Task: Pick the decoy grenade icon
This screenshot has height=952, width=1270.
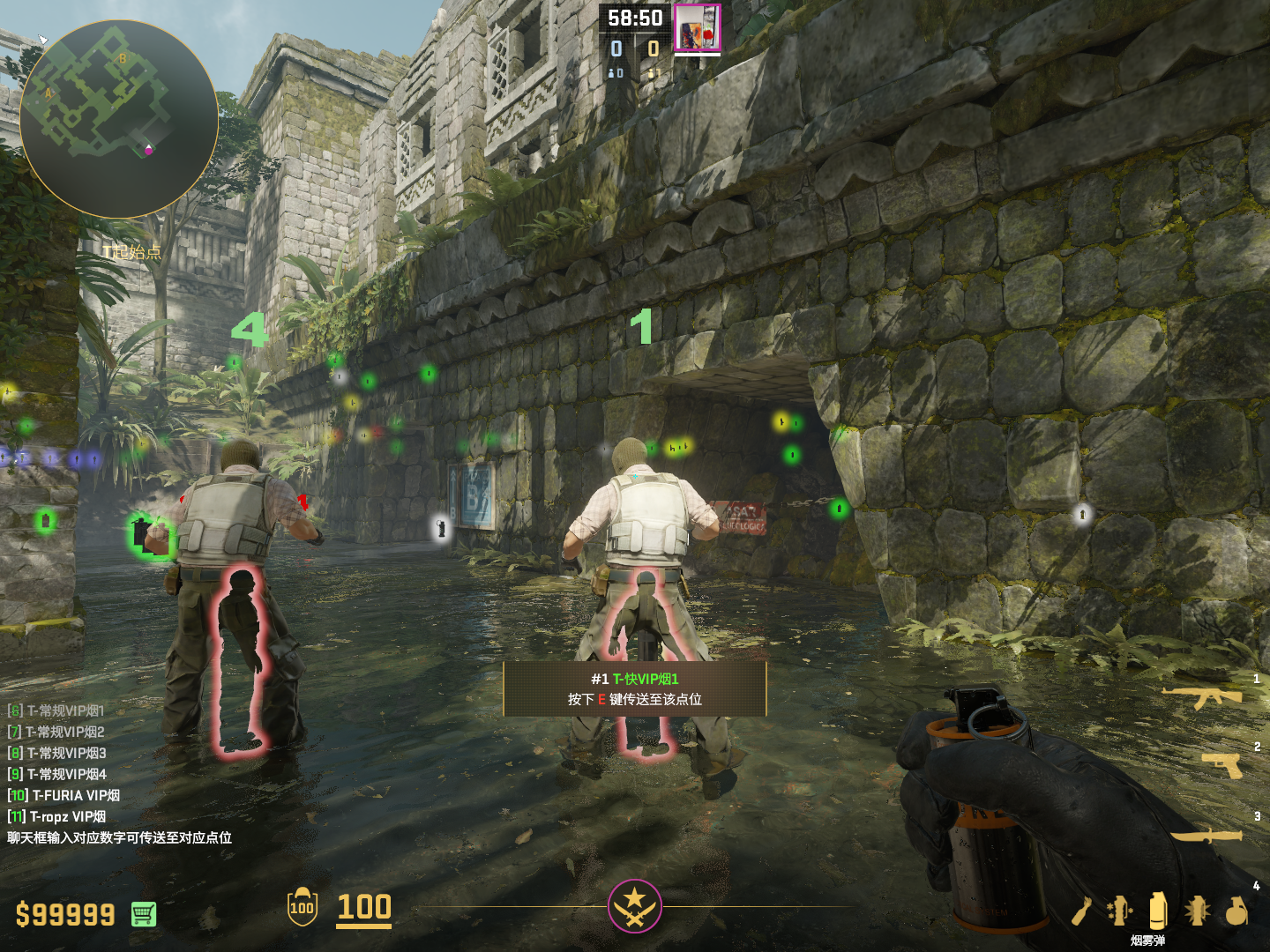Action: tap(1119, 911)
